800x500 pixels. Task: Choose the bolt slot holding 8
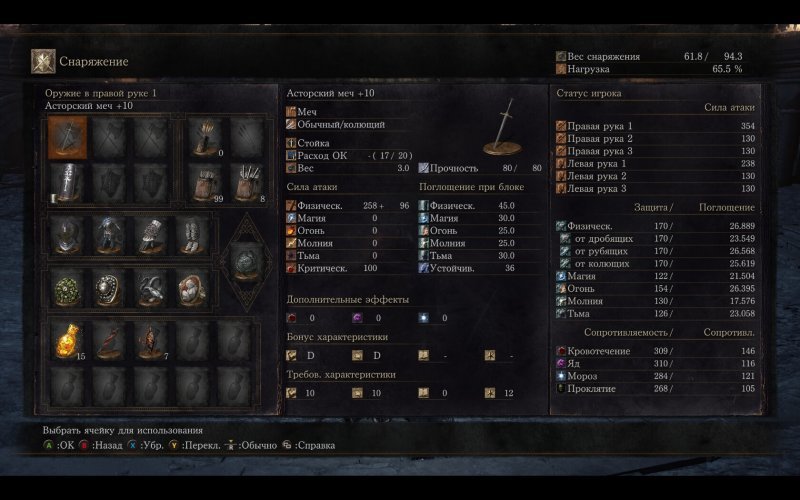(248, 181)
